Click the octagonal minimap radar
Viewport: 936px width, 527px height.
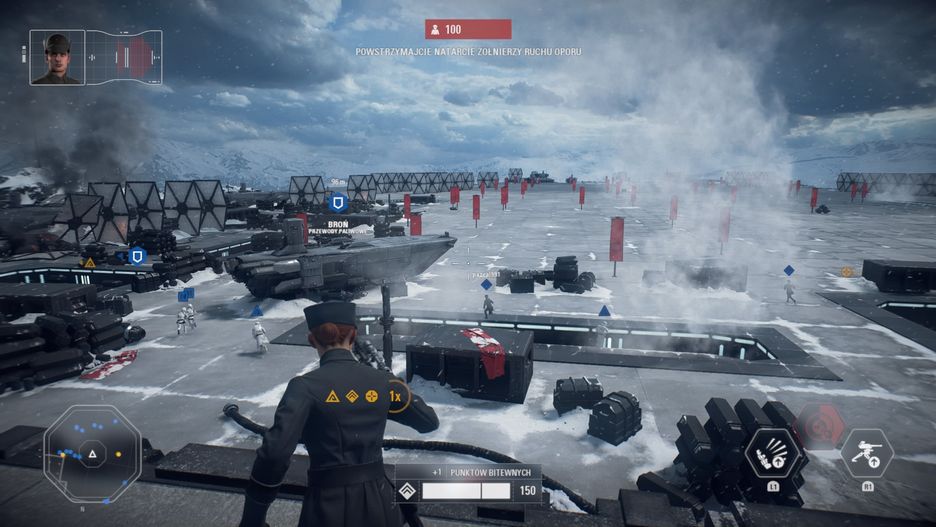pos(92,455)
